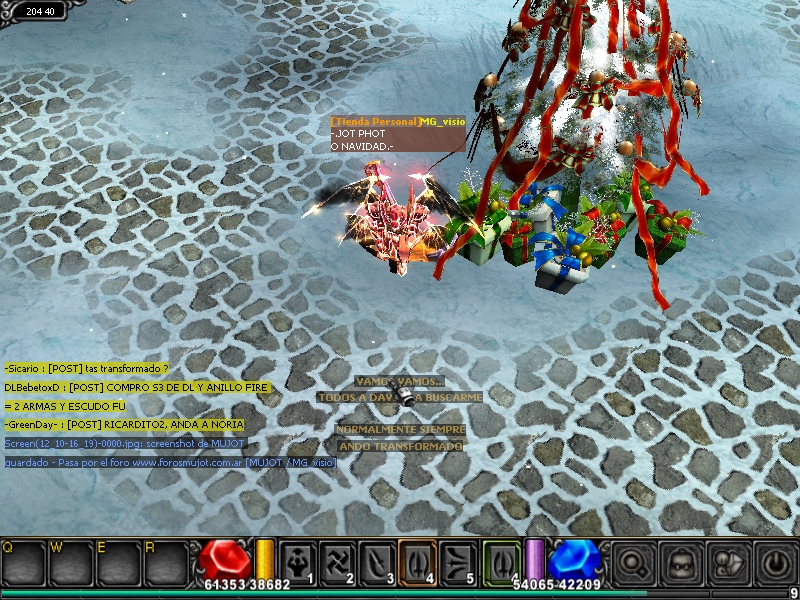
Task: Select the empty W item slot
Action: 71,563
